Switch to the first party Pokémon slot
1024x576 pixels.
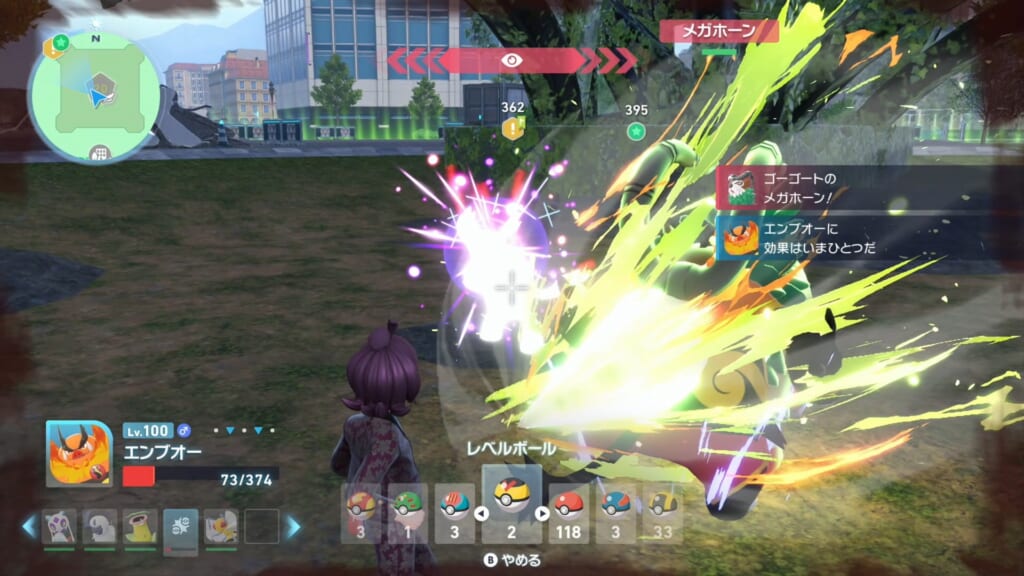click(57, 526)
